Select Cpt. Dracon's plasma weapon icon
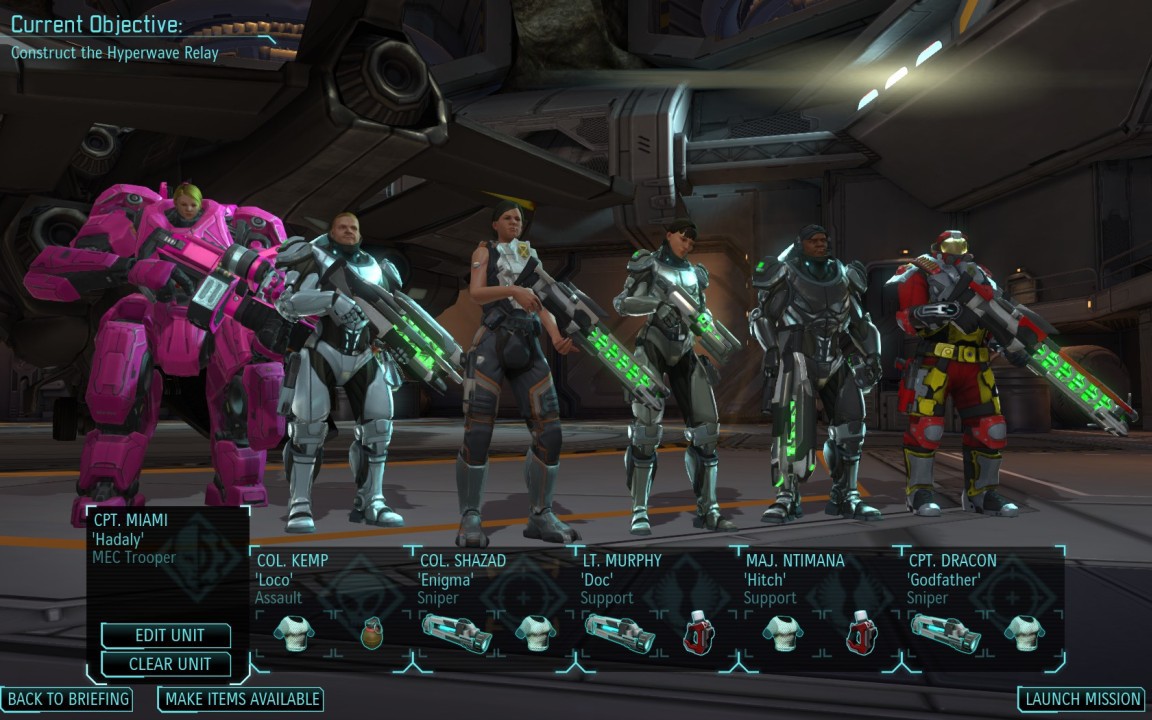This screenshot has width=1152, height=720. click(x=945, y=633)
